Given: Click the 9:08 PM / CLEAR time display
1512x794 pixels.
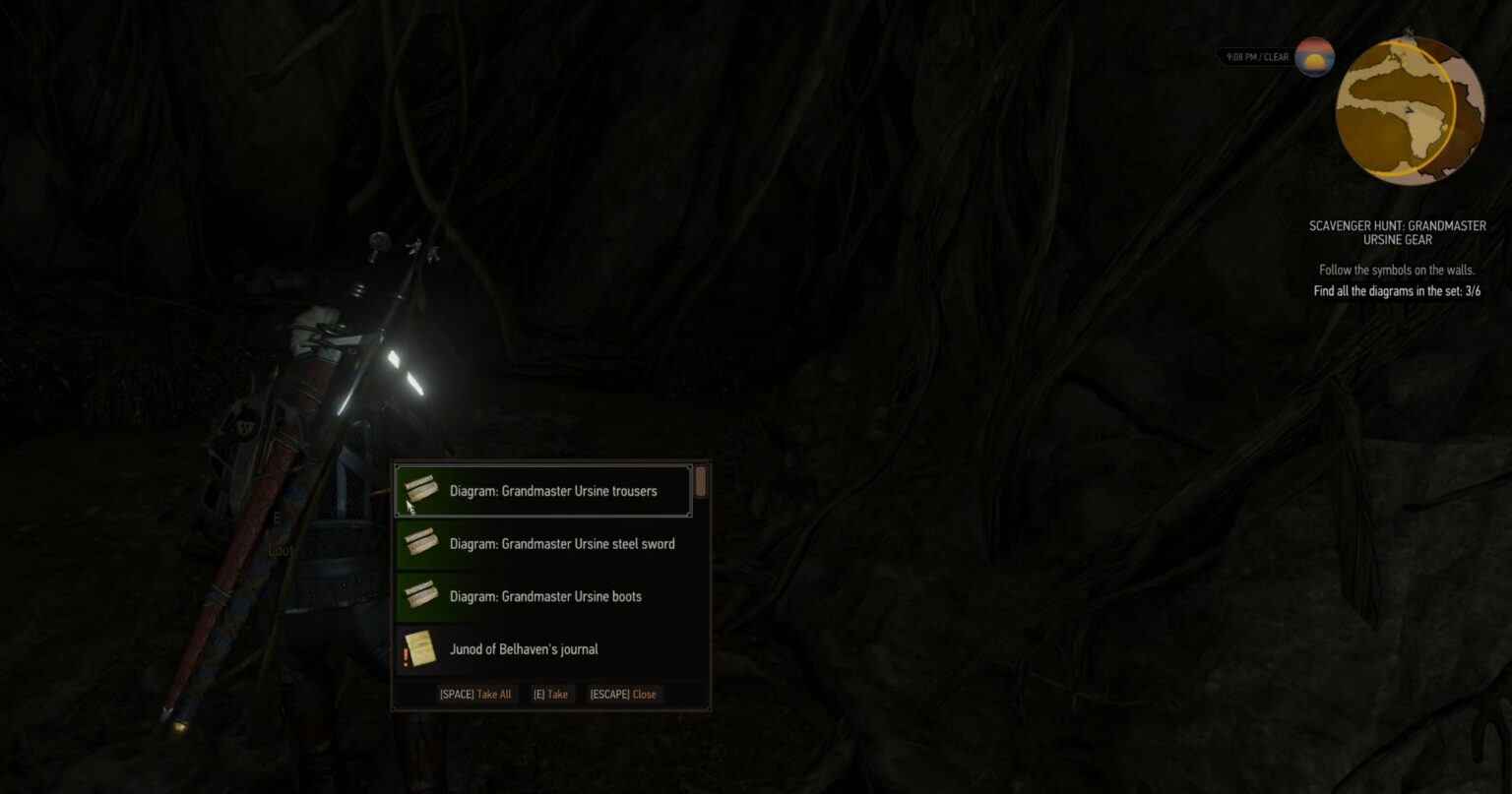Looking at the screenshot, I should tap(1256, 56).
